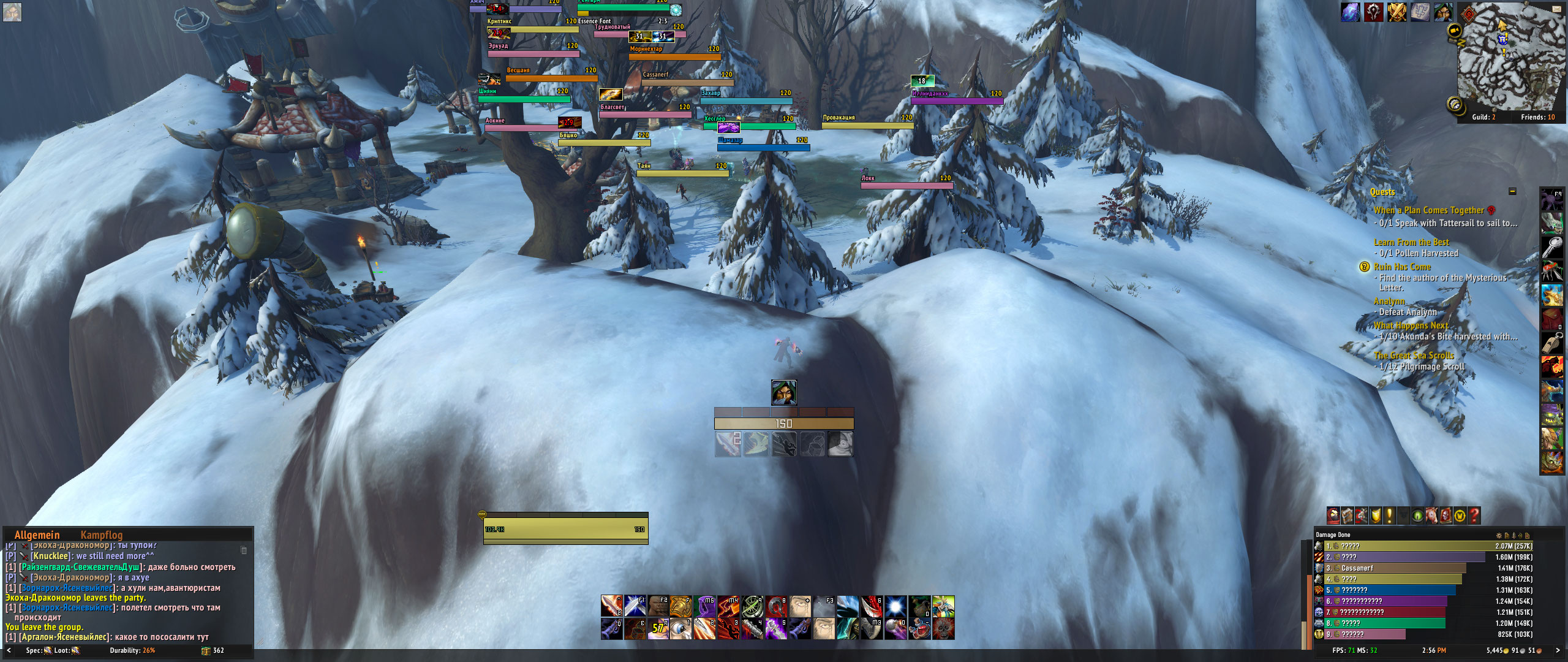1568x662 pixels.
Task: Open the Damage Done title dropdown
Action: tap(1333, 535)
